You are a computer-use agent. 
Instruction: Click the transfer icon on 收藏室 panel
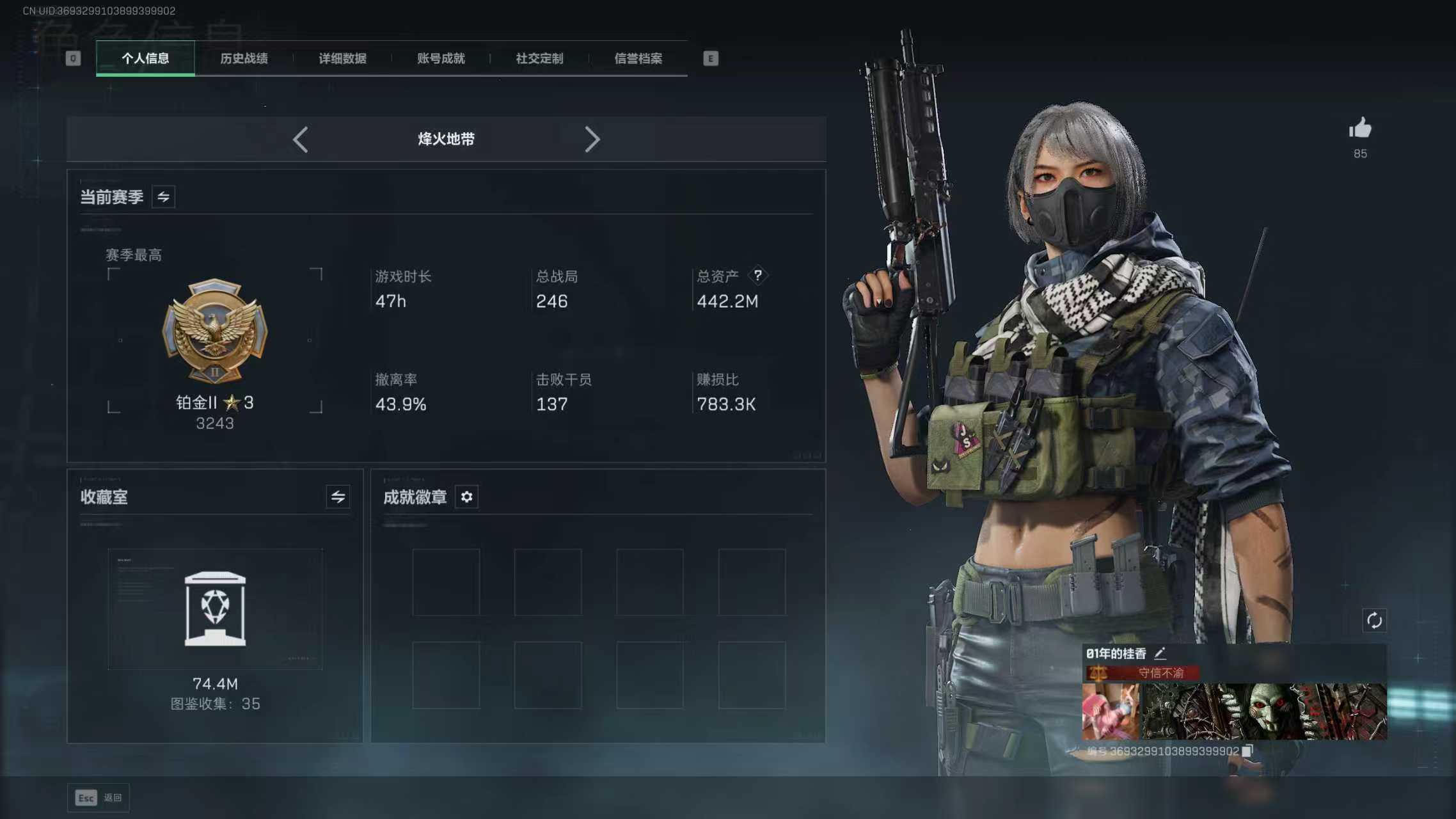pyautogui.click(x=338, y=497)
